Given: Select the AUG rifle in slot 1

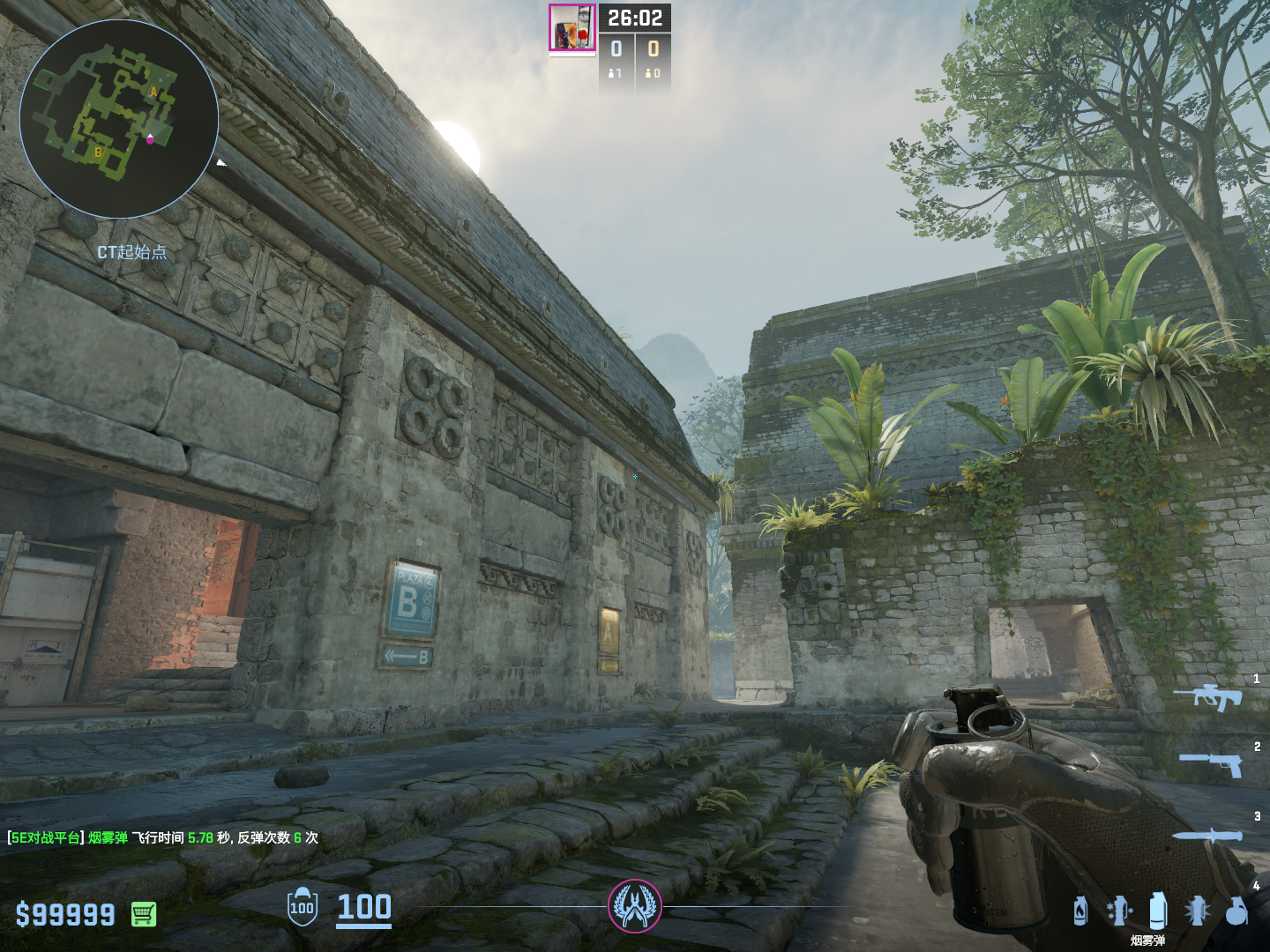Looking at the screenshot, I should pos(1207,697).
